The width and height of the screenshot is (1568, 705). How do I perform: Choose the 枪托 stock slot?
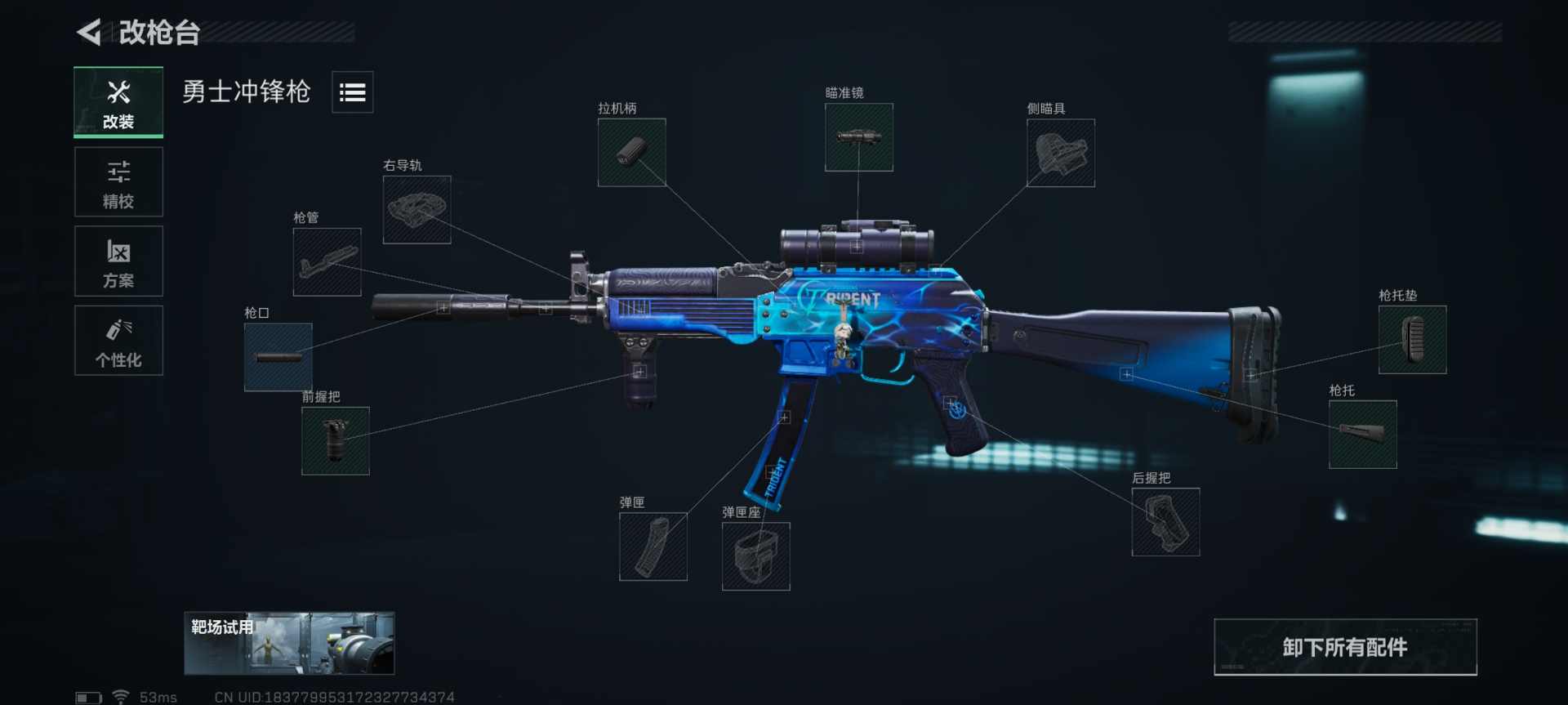click(x=1362, y=435)
